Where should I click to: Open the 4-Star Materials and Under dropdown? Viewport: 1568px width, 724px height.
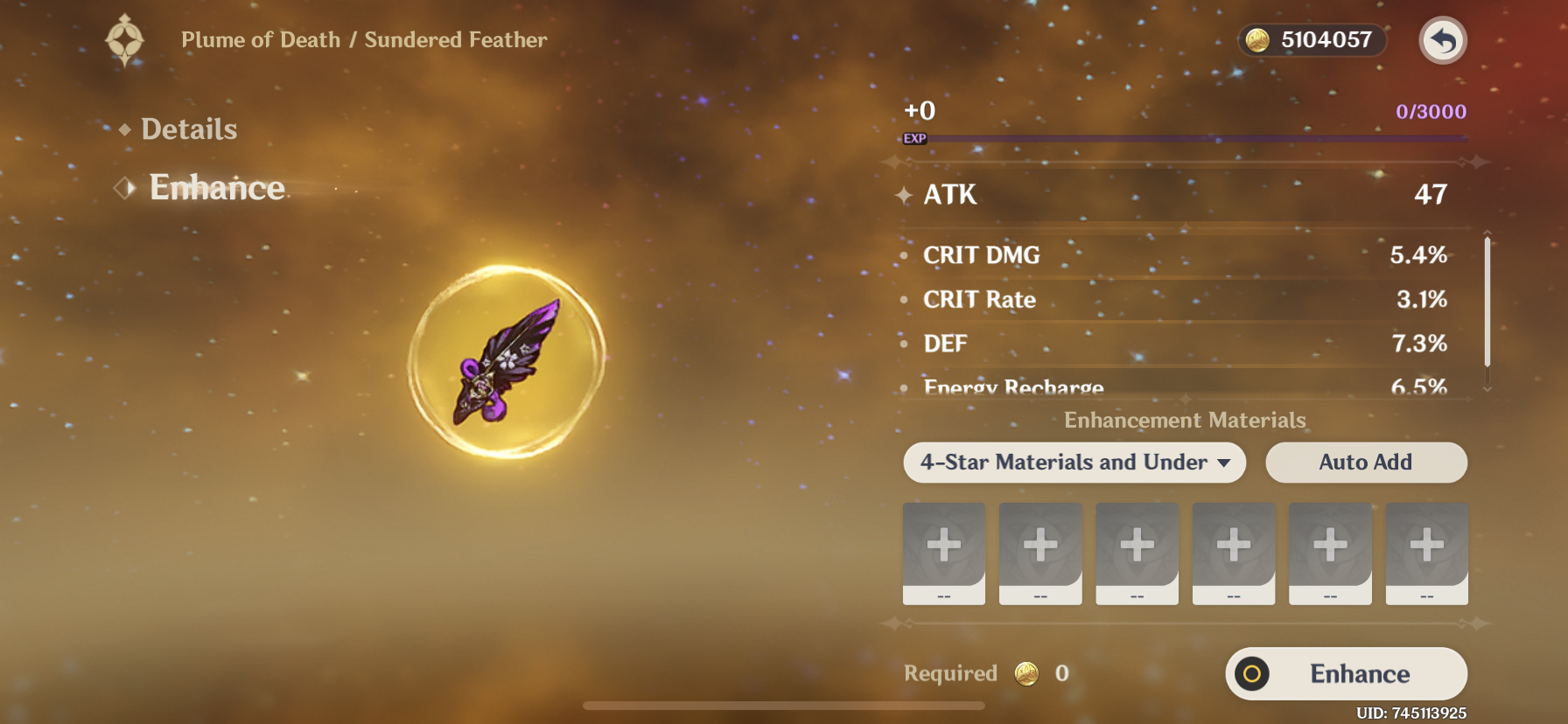pos(1074,463)
